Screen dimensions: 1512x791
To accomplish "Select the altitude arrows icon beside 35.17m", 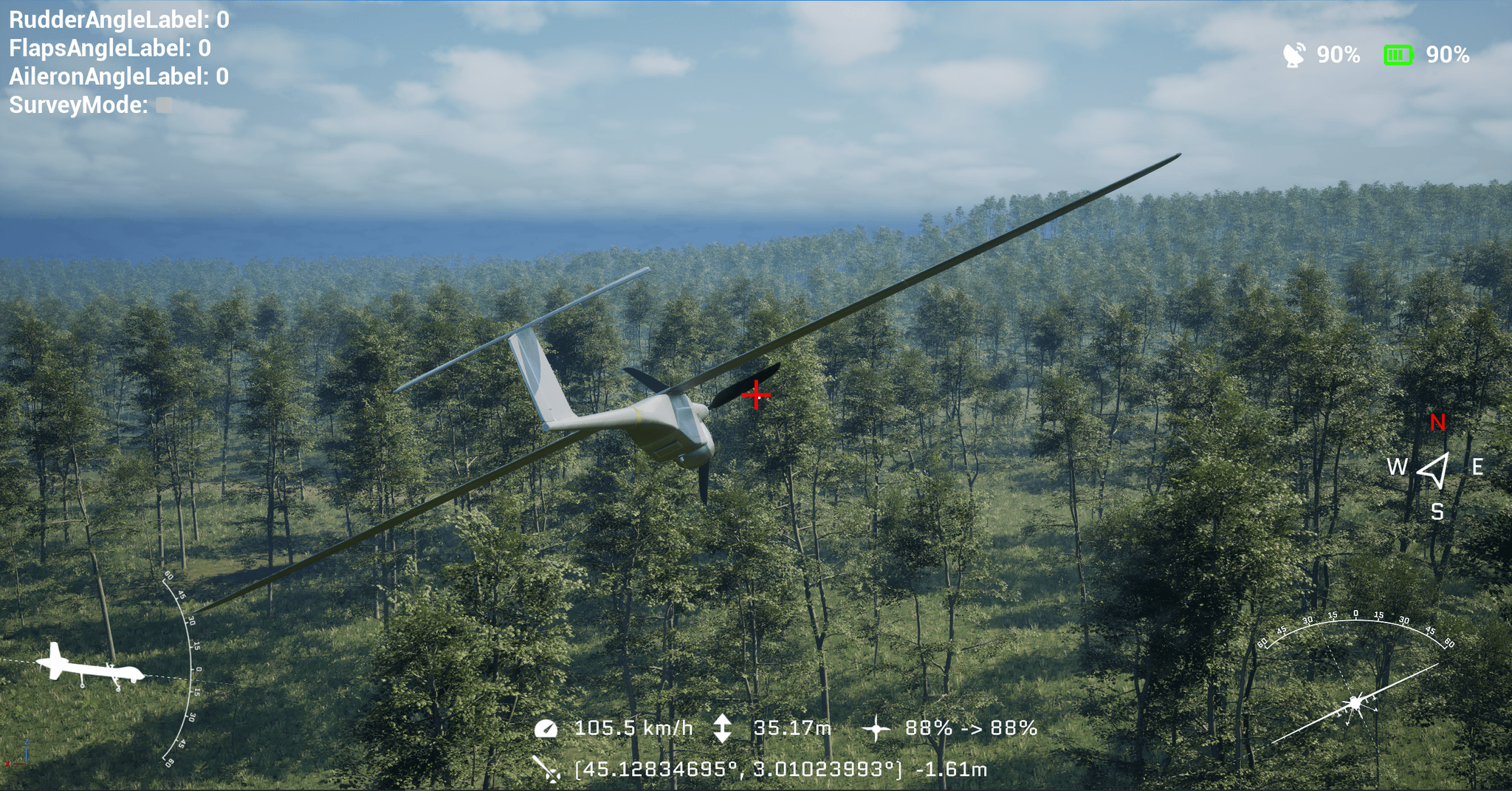I will [x=724, y=727].
